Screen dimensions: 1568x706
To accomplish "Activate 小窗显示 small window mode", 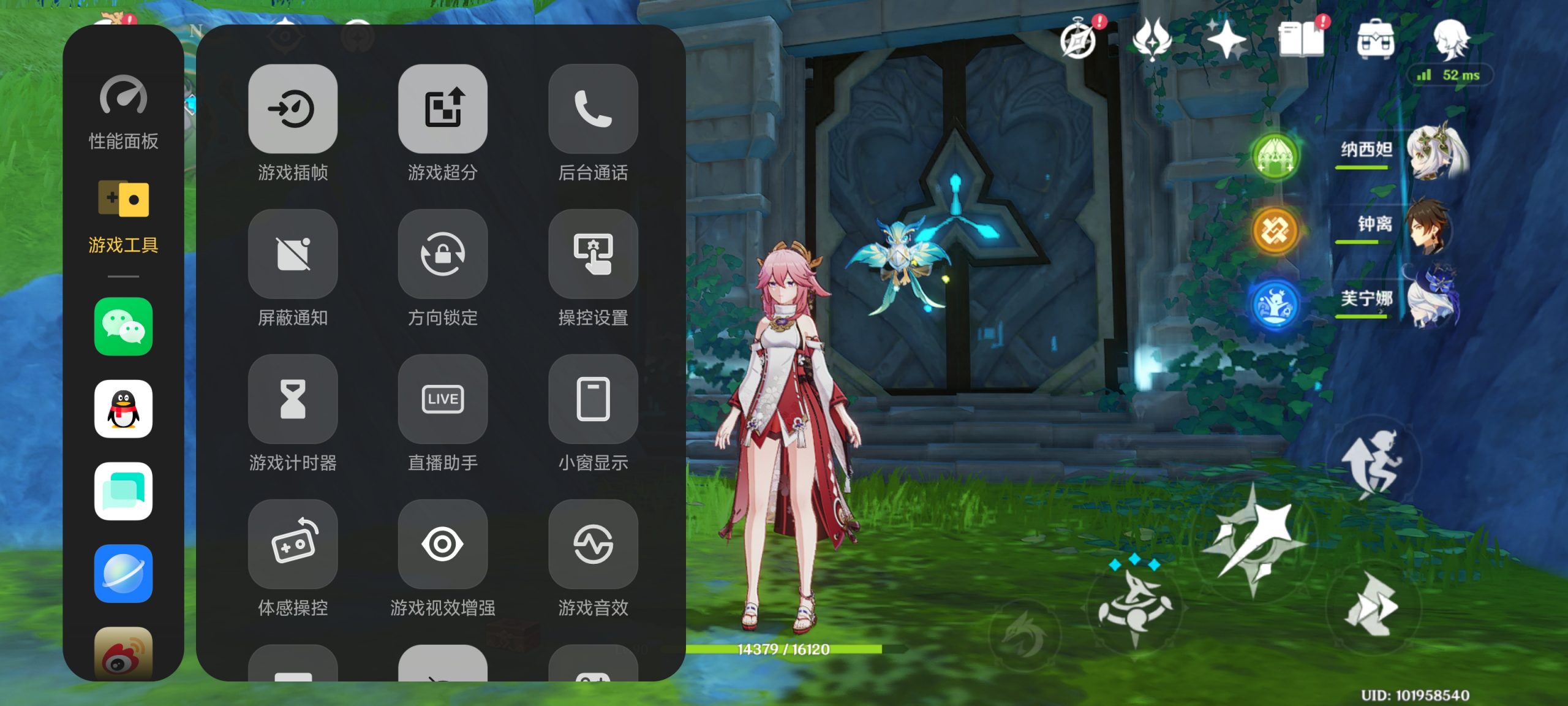I will (592, 399).
